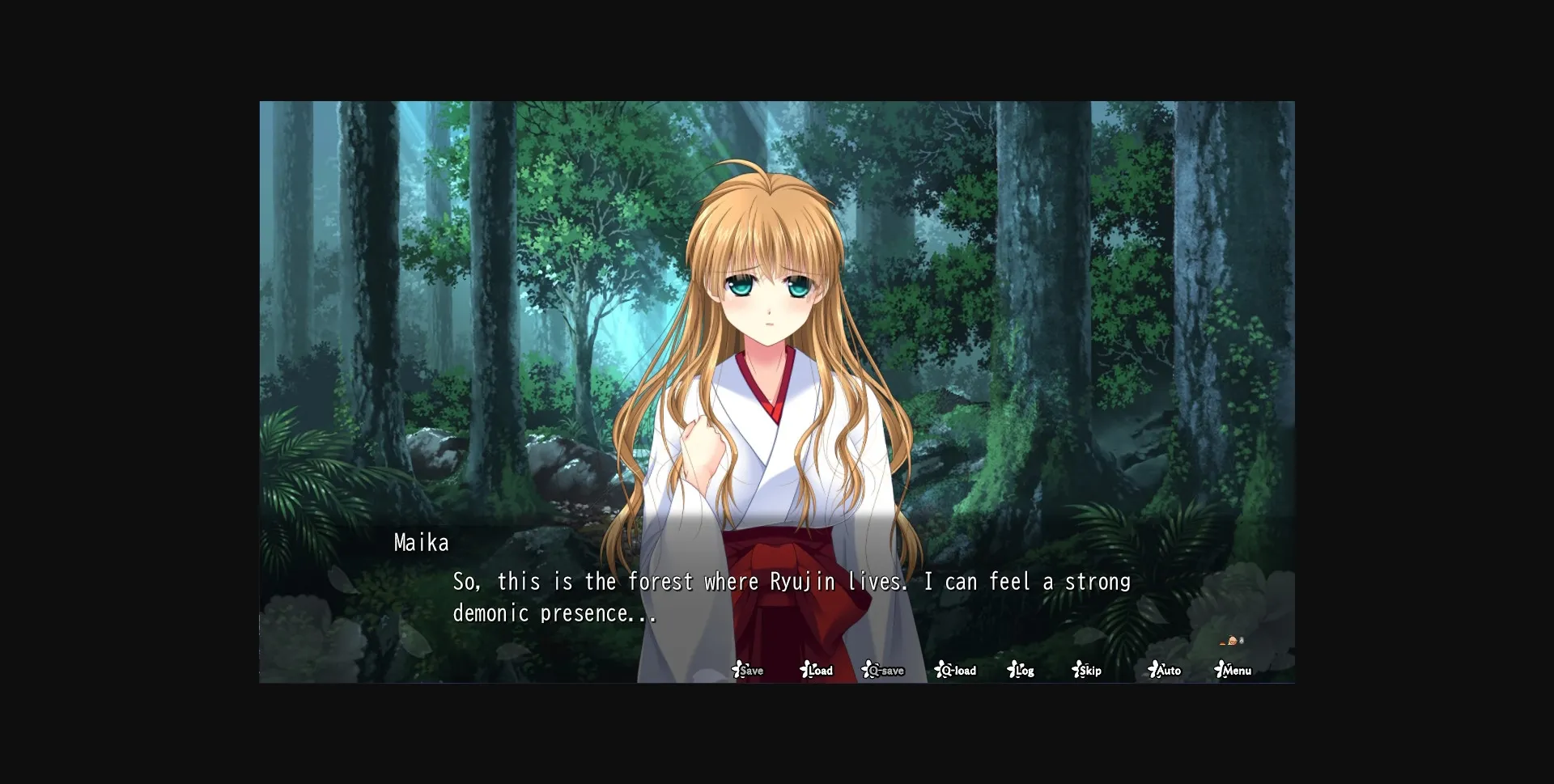Click Maika's name label

(x=421, y=542)
